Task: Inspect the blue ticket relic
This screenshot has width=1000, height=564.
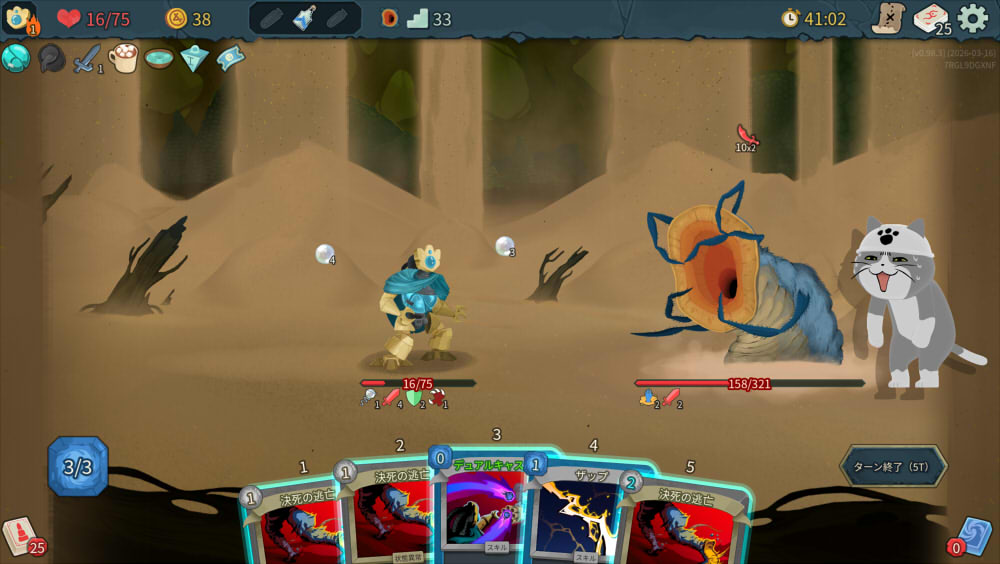Action: pyautogui.click(x=230, y=58)
